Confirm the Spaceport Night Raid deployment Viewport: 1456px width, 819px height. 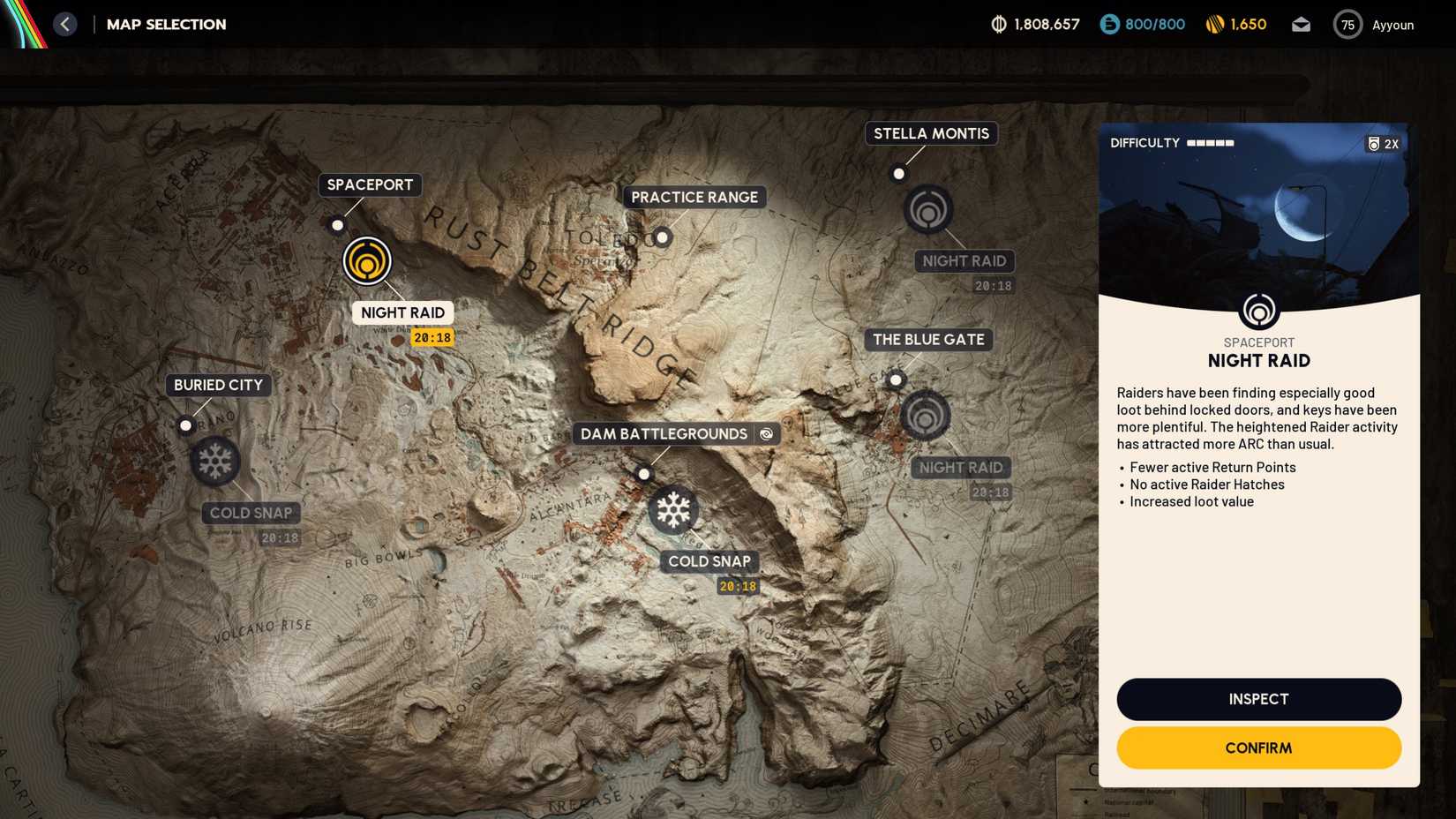tap(1258, 748)
